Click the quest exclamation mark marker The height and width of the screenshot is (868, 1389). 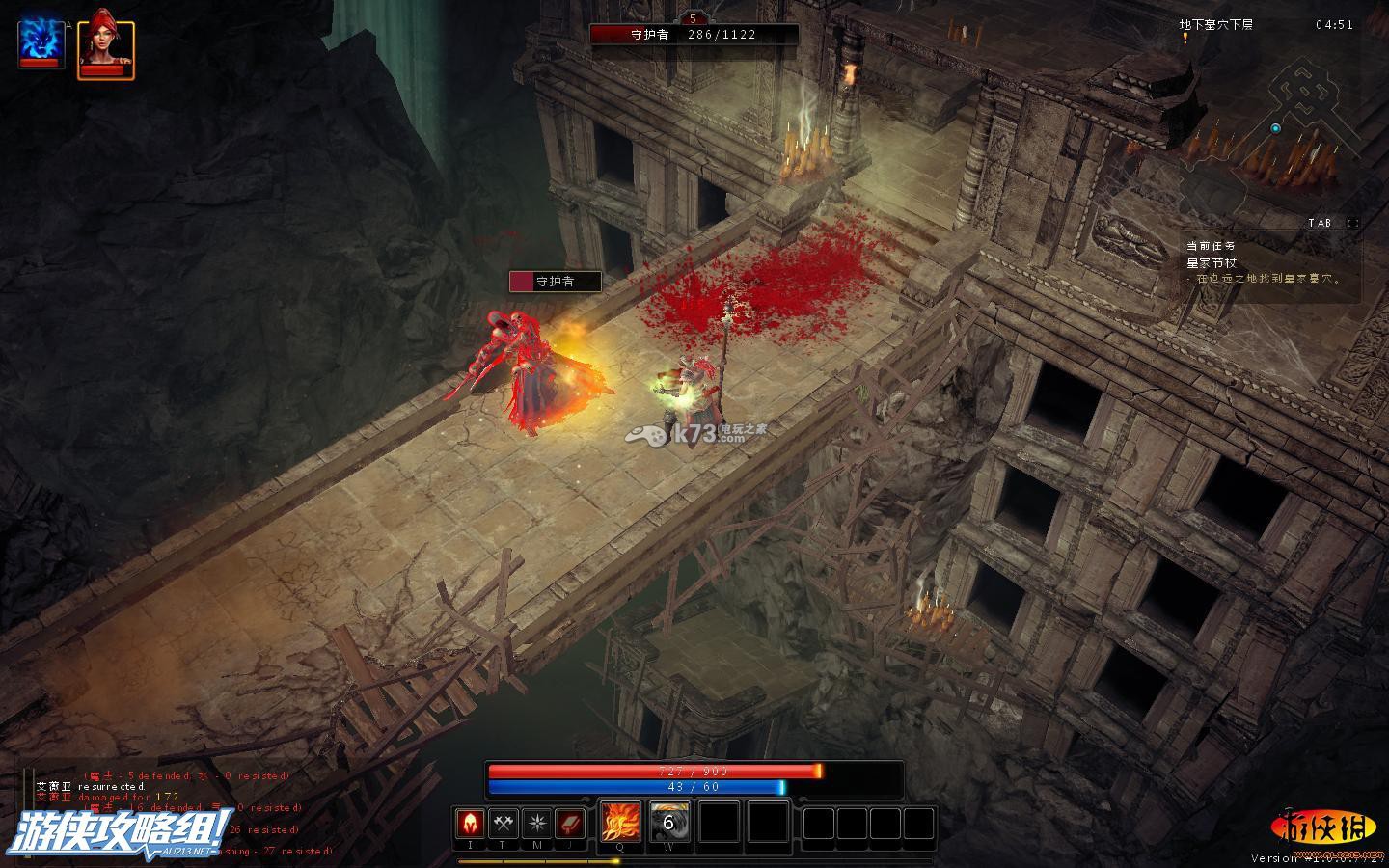coord(1185,38)
